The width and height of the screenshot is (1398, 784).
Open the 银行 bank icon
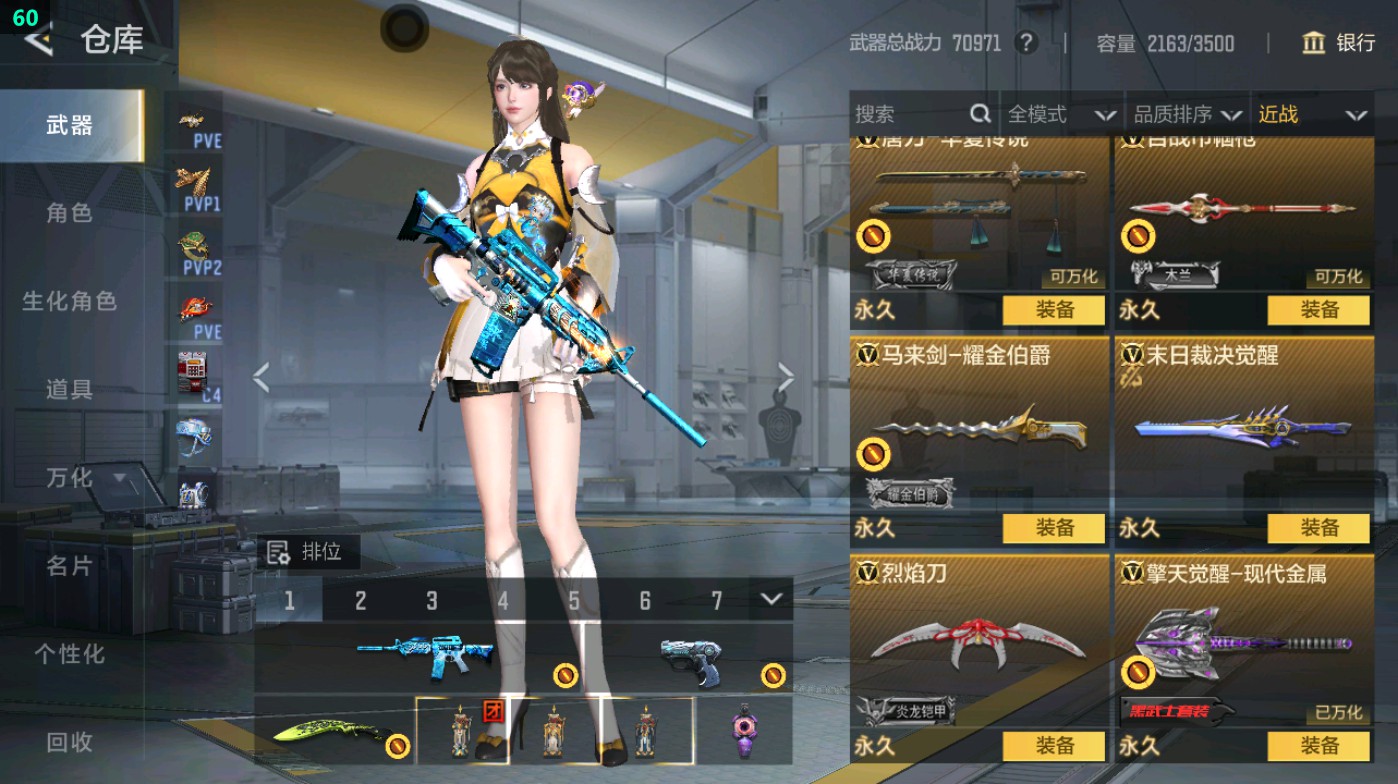(x=1313, y=44)
